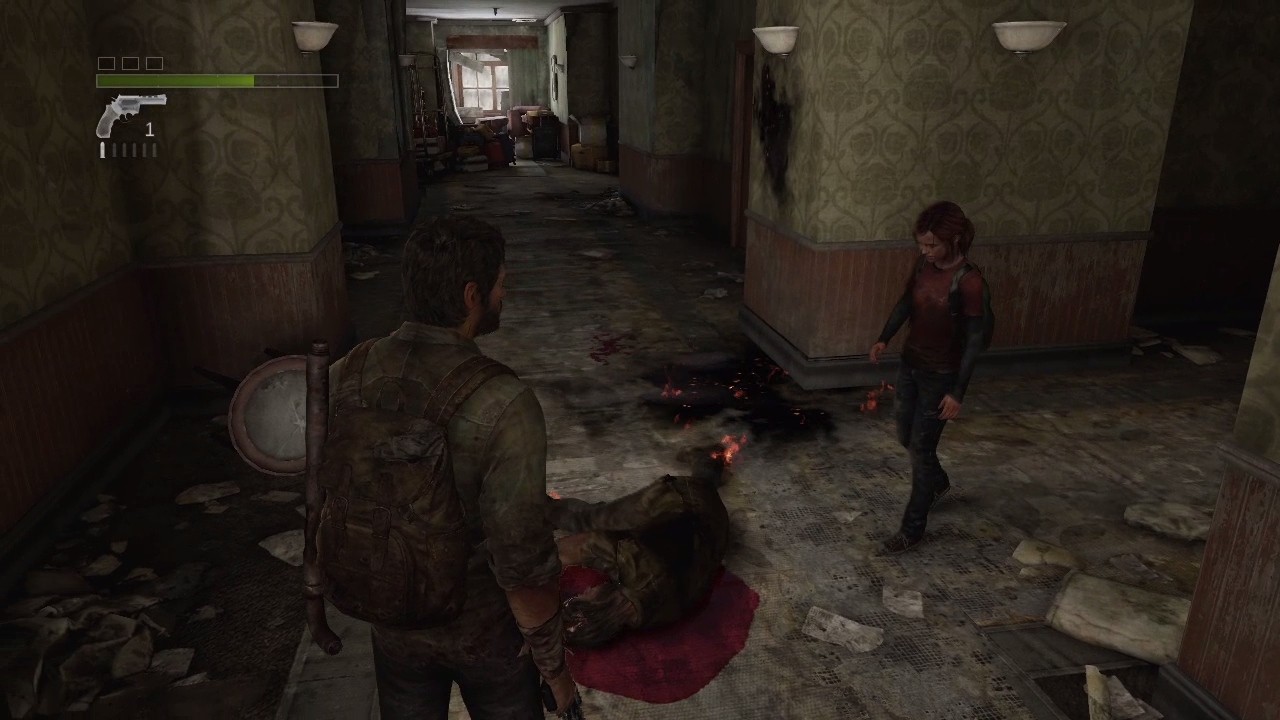Click the ammo count numeral 1
Viewport: 1280px width, 720px height.
coord(150,129)
